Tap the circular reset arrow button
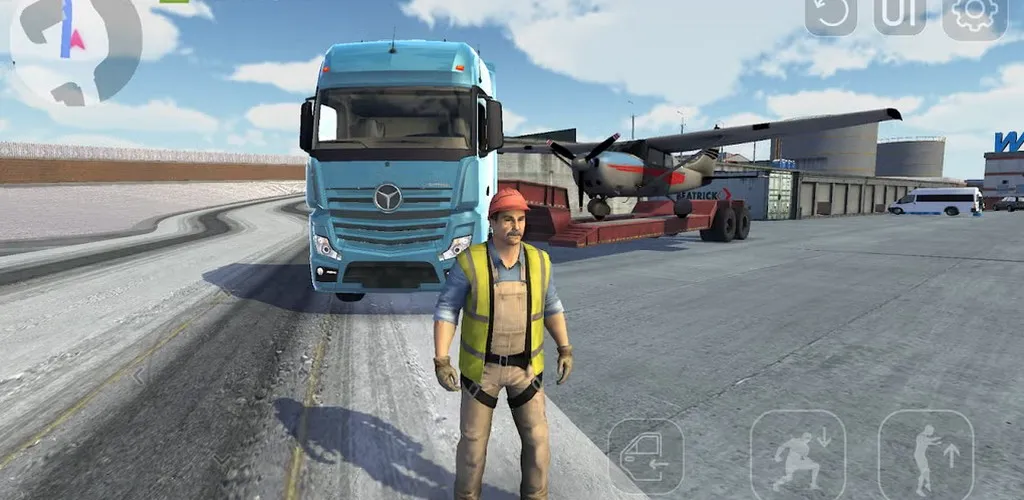The width and height of the screenshot is (1024, 500). click(x=831, y=16)
